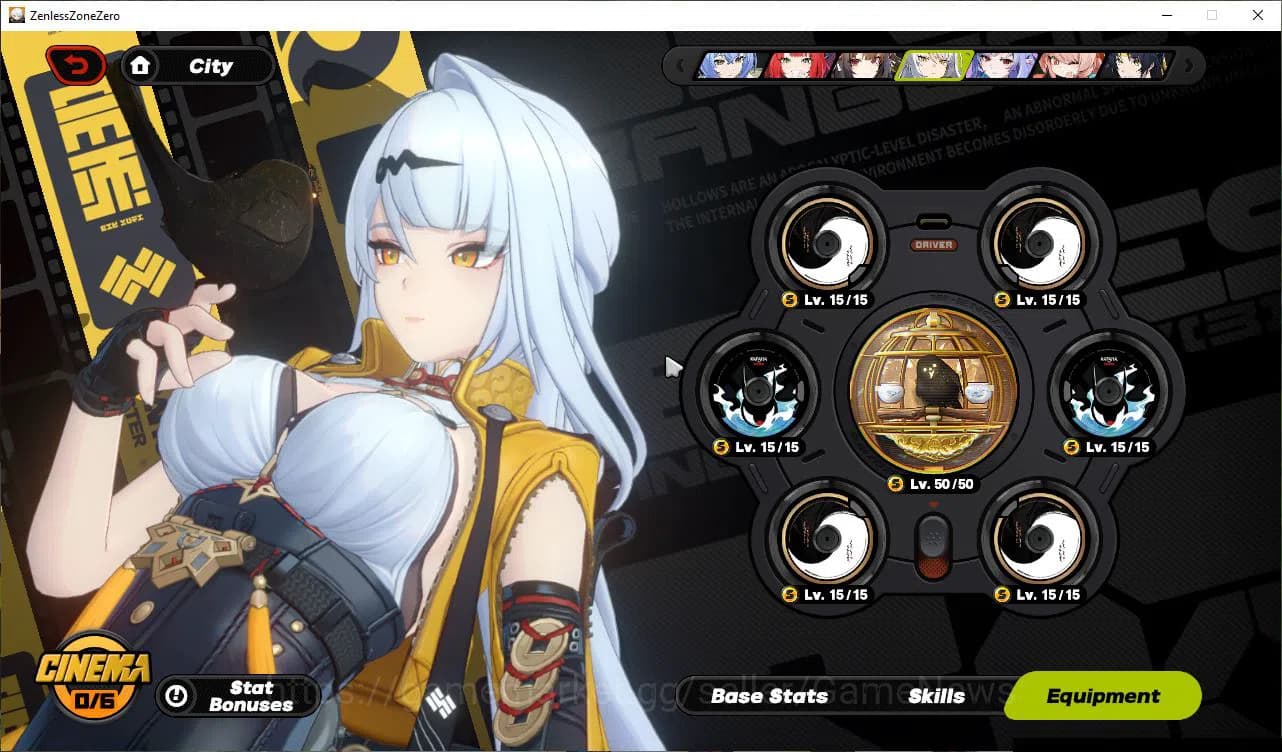1282x752 pixels.
Task: Open the bottom-left Drive Disc slot
Action: pos(827,540)
